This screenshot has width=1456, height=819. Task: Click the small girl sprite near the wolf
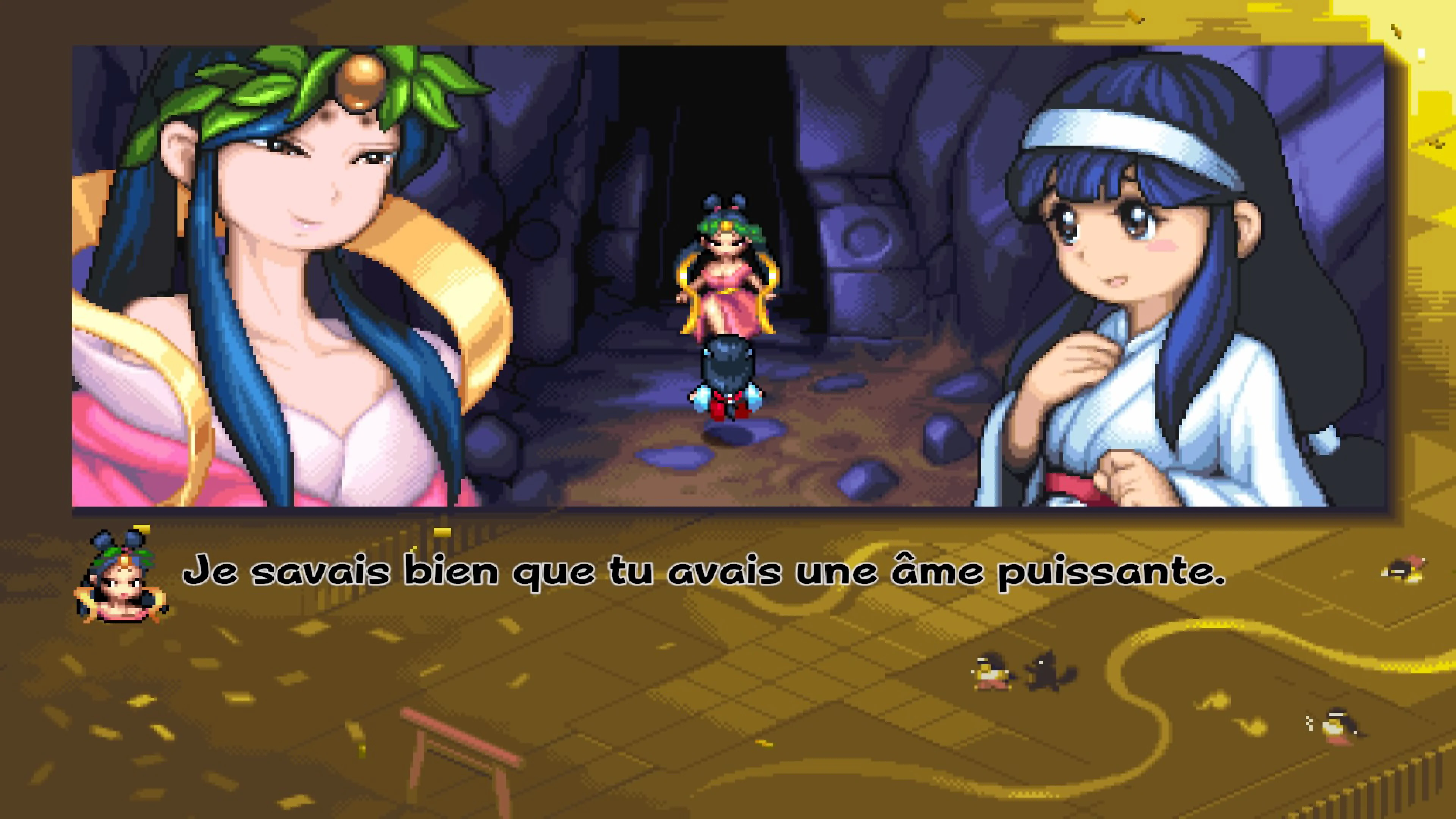click(x=993, y=673)
